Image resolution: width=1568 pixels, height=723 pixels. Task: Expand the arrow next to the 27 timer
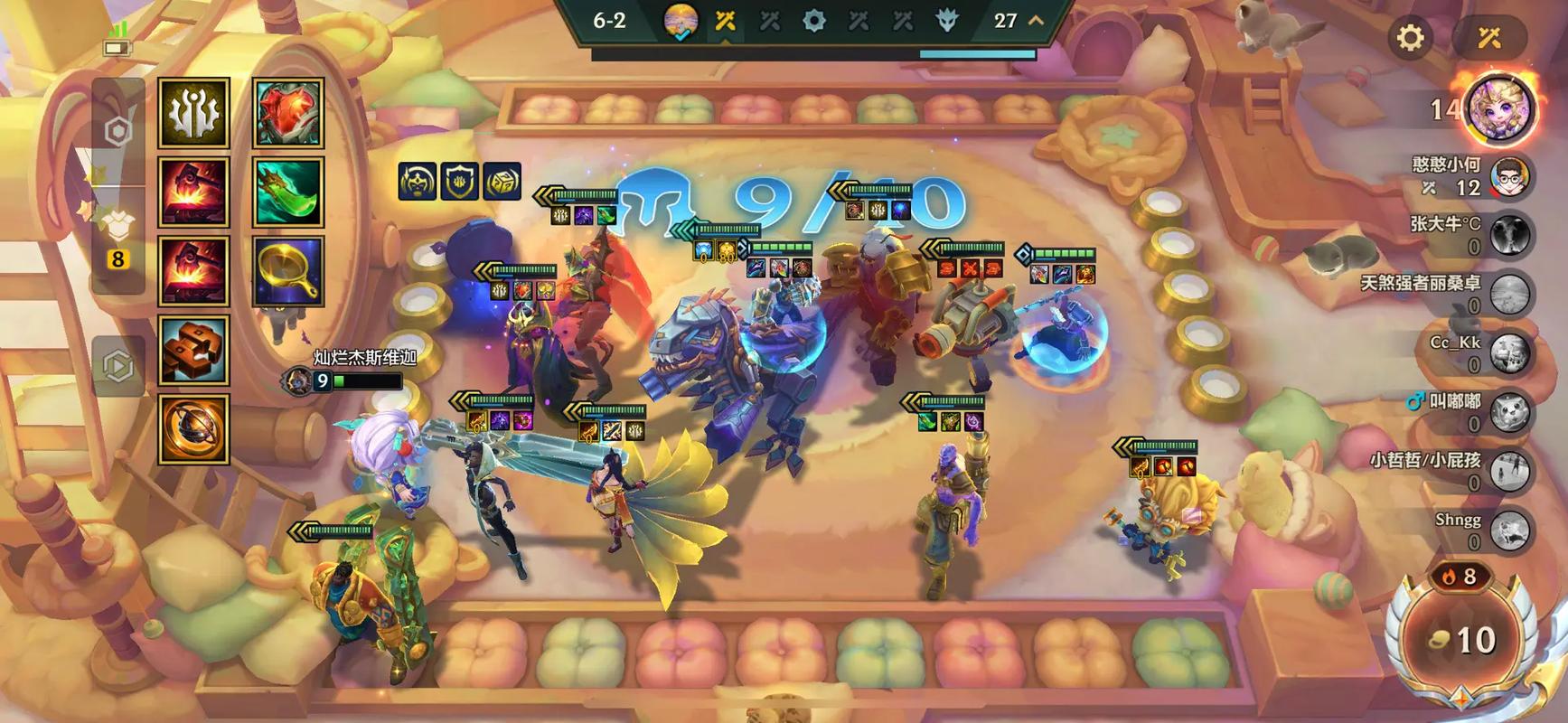click(x=1037, y=20)
